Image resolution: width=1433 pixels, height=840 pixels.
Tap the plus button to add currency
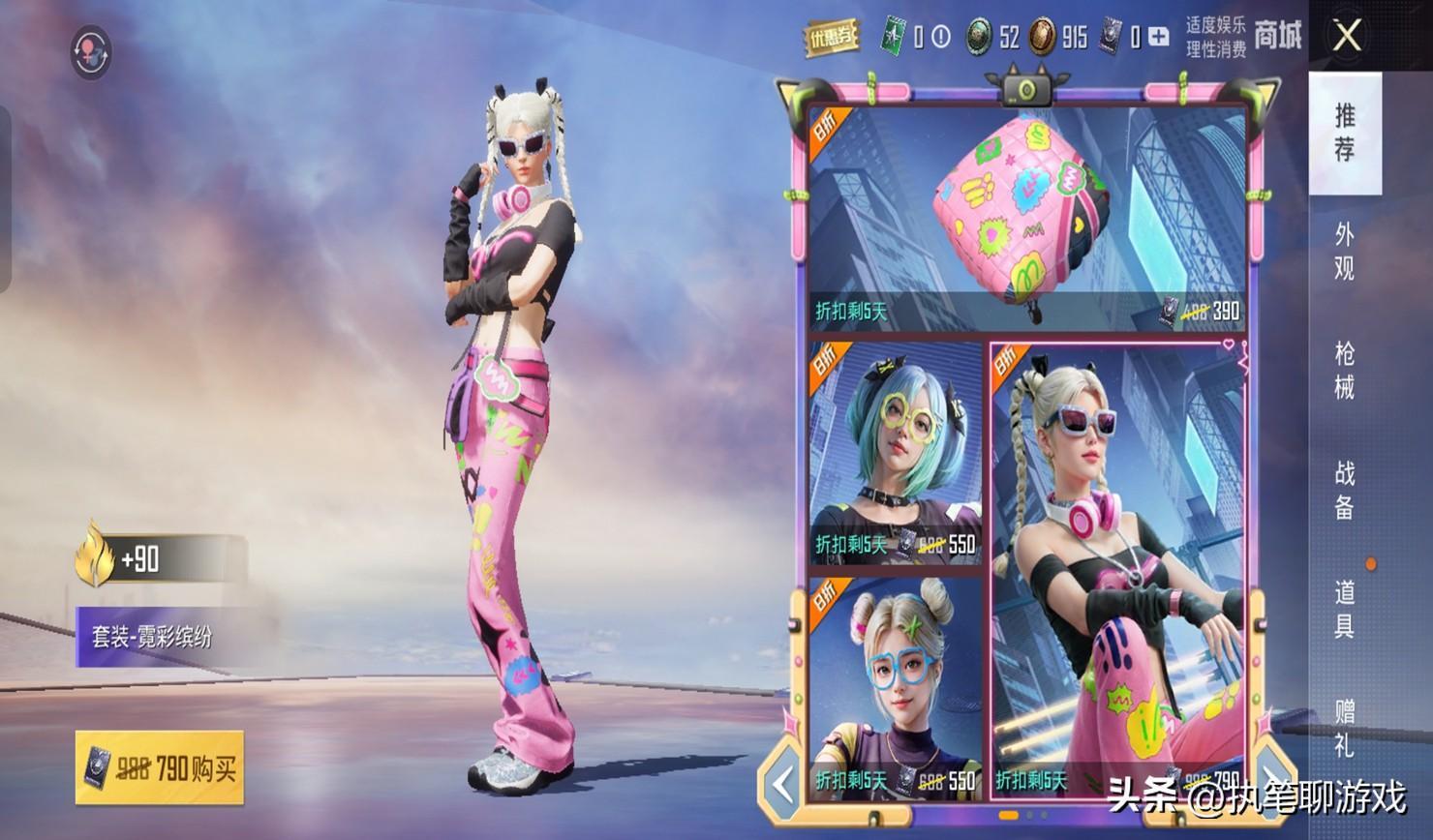click(x=1158, y=37)
